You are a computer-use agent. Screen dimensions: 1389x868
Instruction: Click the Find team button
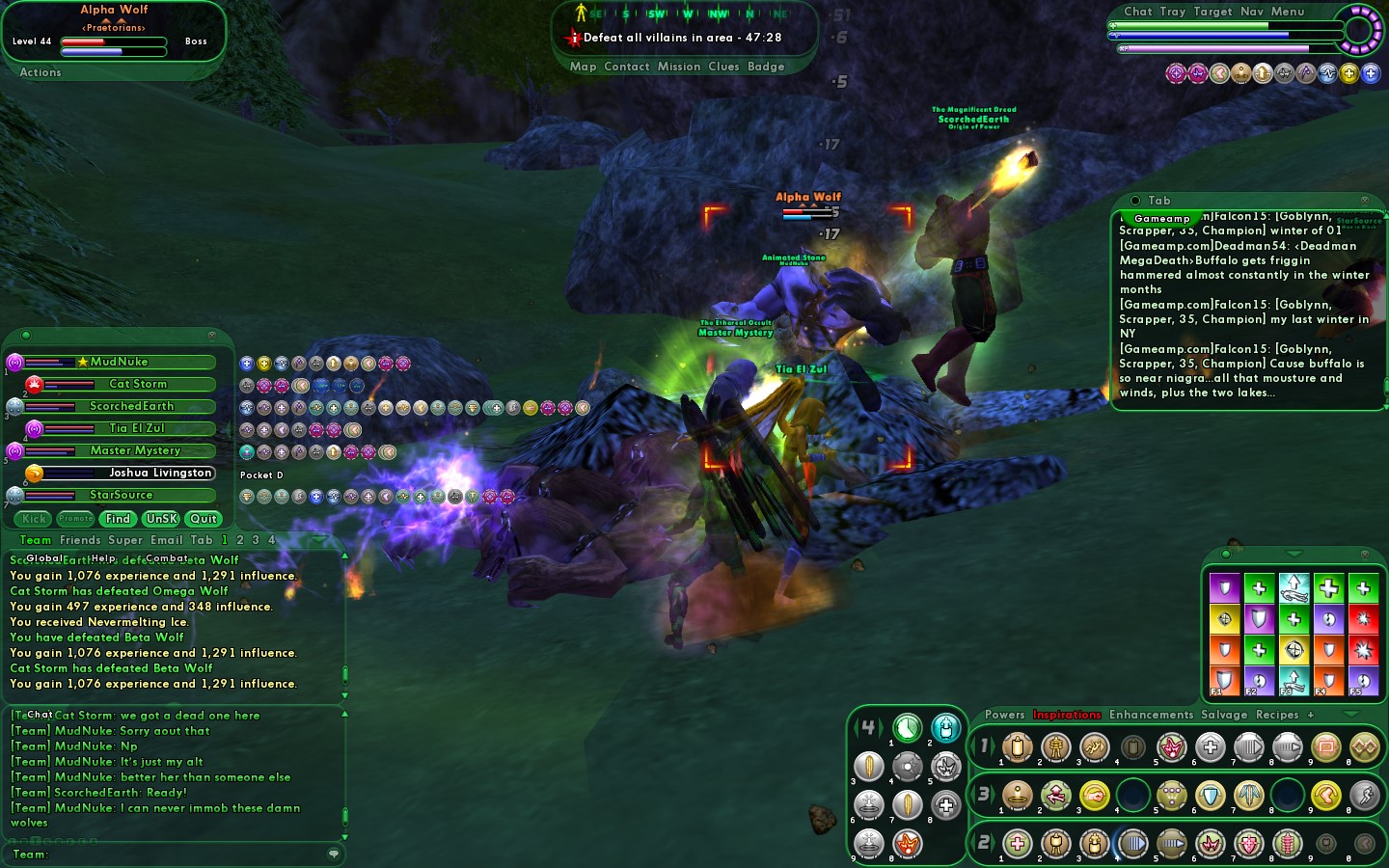coord(118,519)
